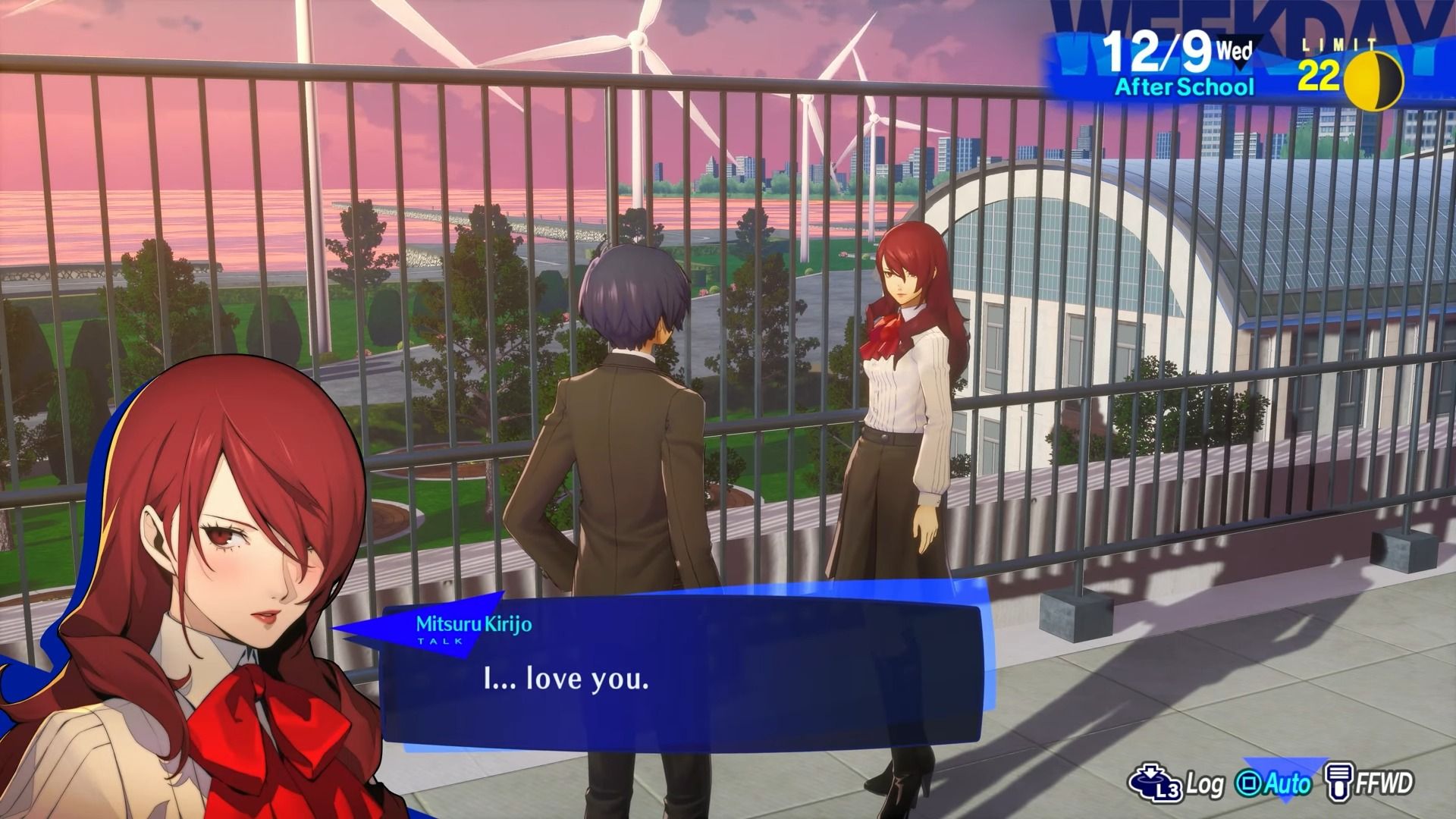Activate FFWD to fast-forward dialogue
Screen dimensions: 1456x819
point(1371,783)
